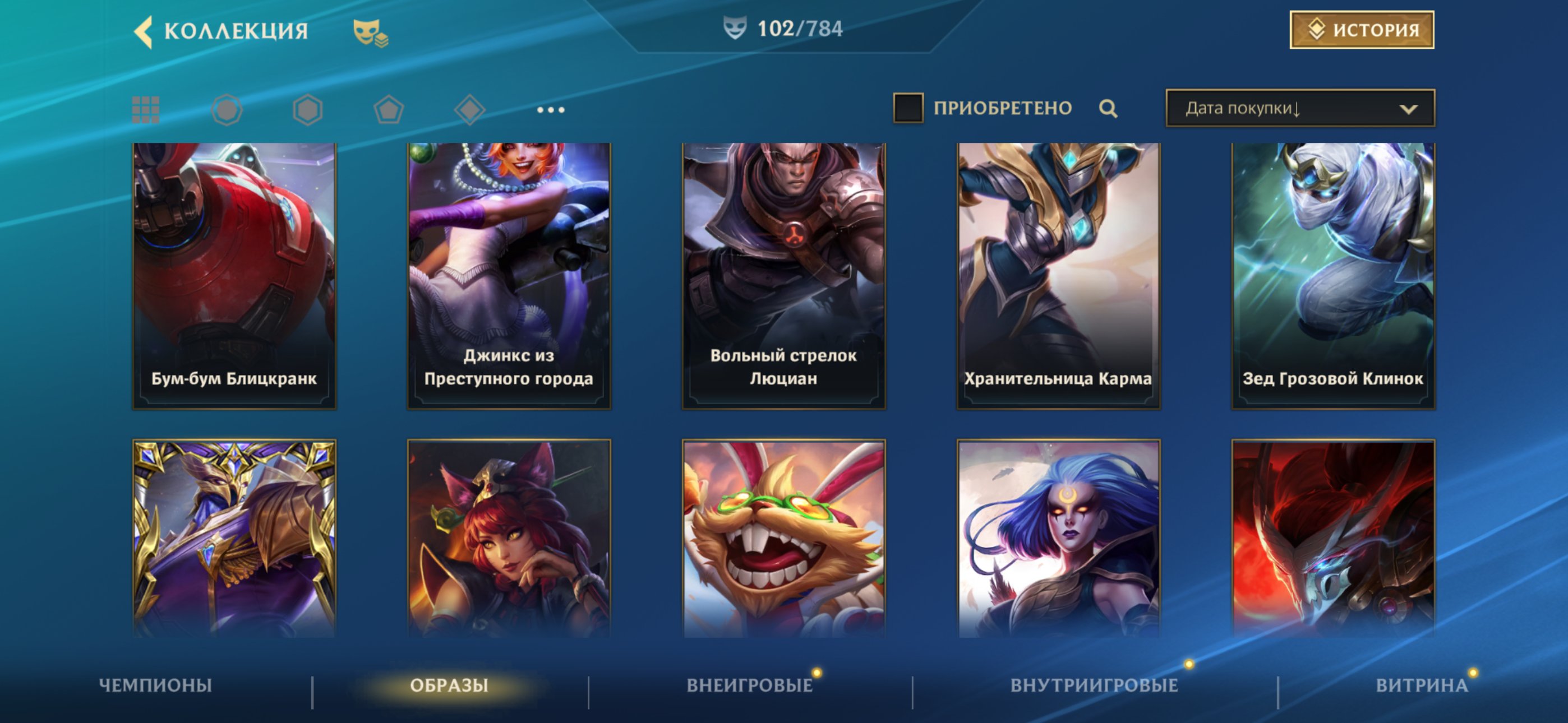Click the golden masks with coins icon
1568x723 pixels.
pos(370,33)
